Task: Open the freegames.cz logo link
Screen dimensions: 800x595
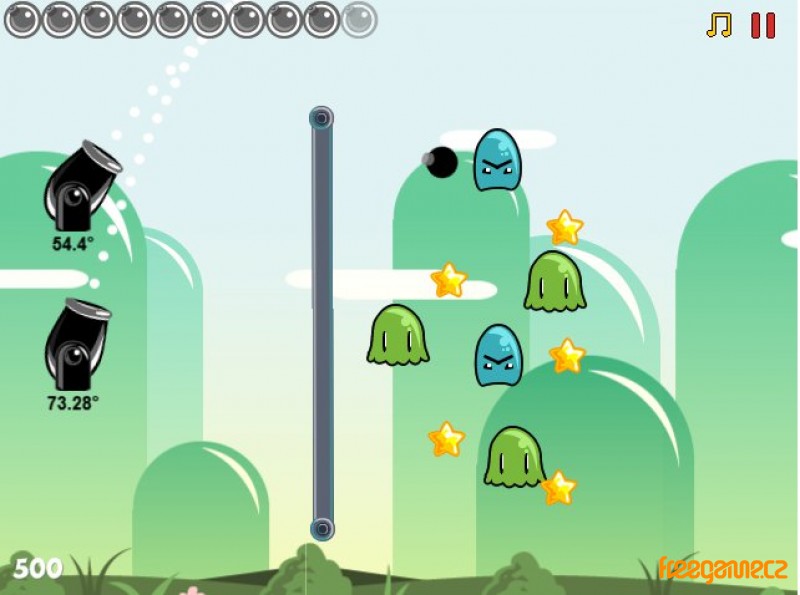Action: 722,569
